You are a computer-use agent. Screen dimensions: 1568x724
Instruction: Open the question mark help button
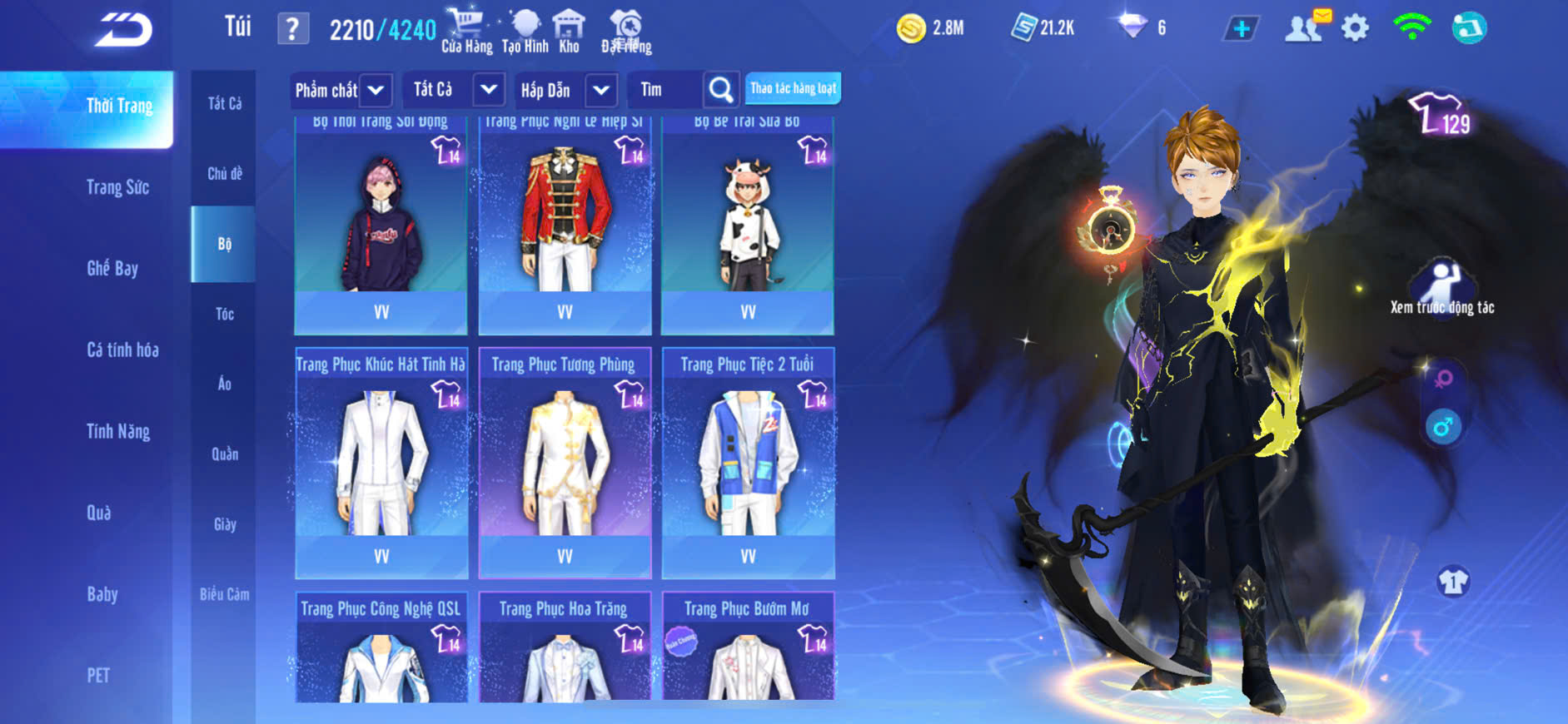pyautogui.click(x=292, y=29)
